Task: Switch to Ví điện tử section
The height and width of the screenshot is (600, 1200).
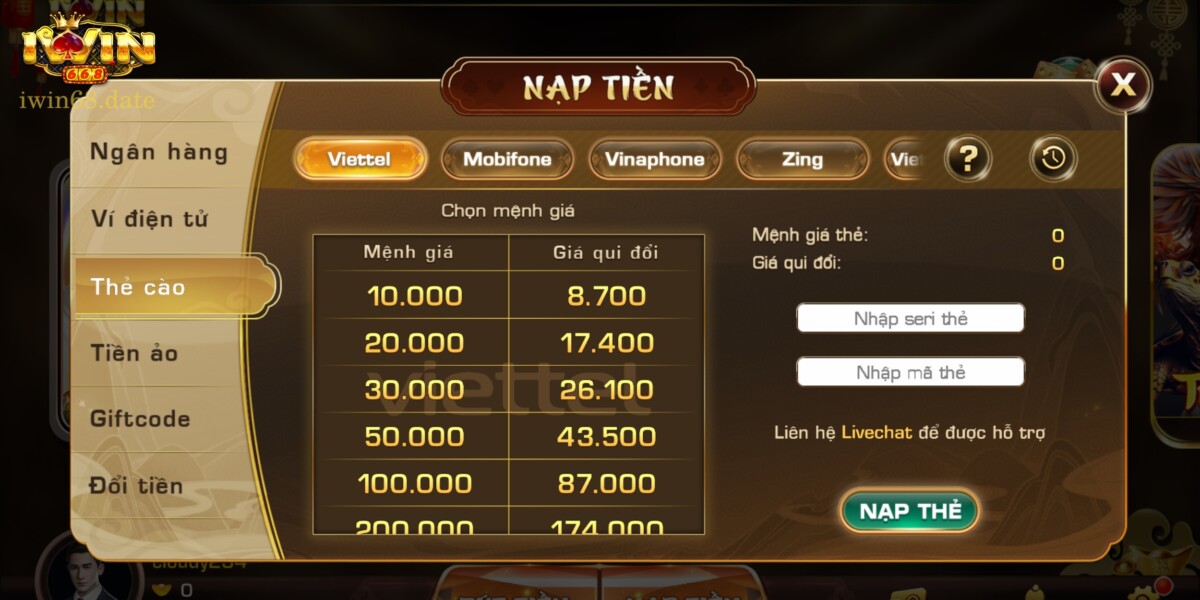Action: click(150, 219)
